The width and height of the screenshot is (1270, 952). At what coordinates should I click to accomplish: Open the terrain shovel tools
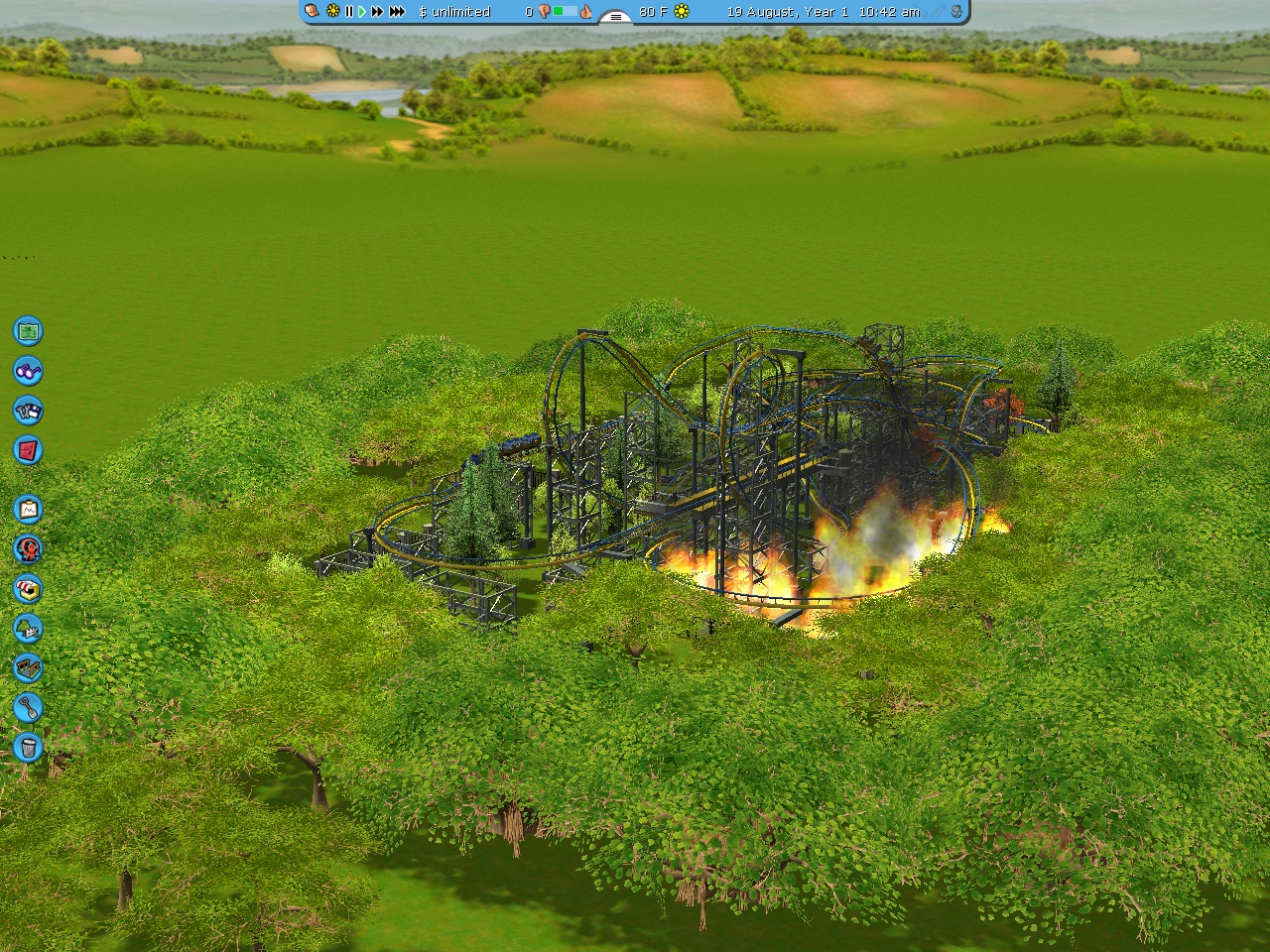click(28, 707)
